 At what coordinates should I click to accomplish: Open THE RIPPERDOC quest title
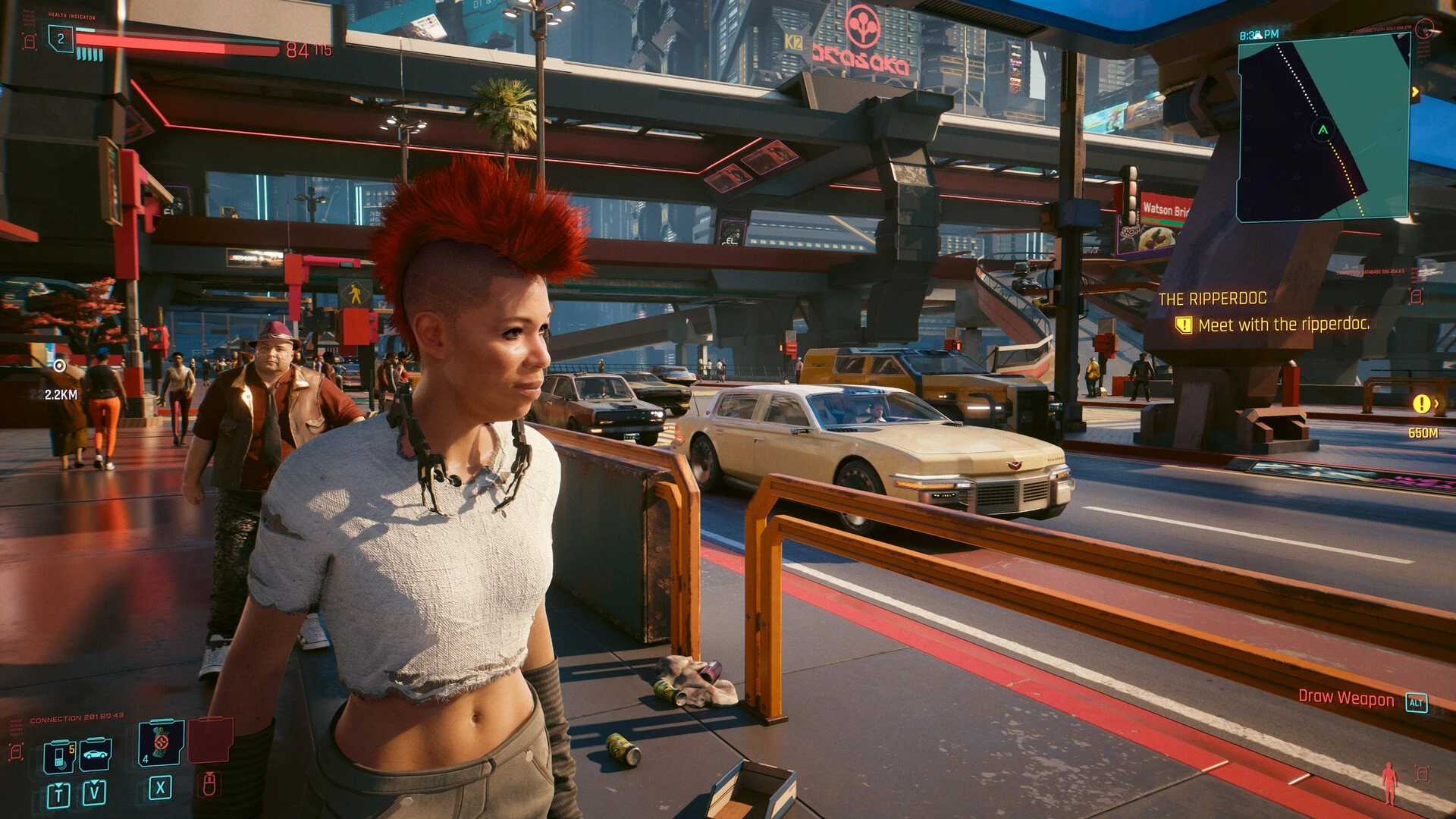point(1212,298)
